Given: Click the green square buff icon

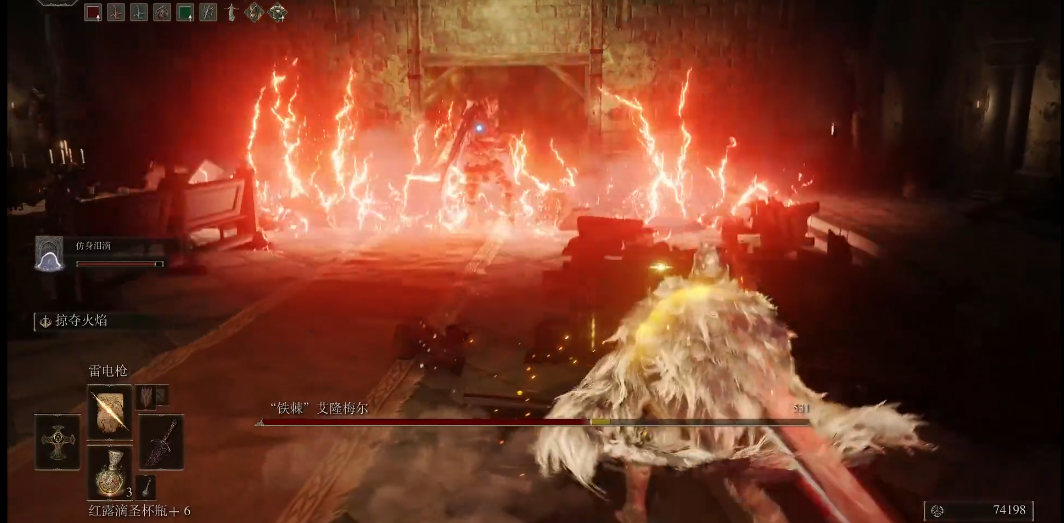Looking at the screenshot, I should [x=185, y=13].
